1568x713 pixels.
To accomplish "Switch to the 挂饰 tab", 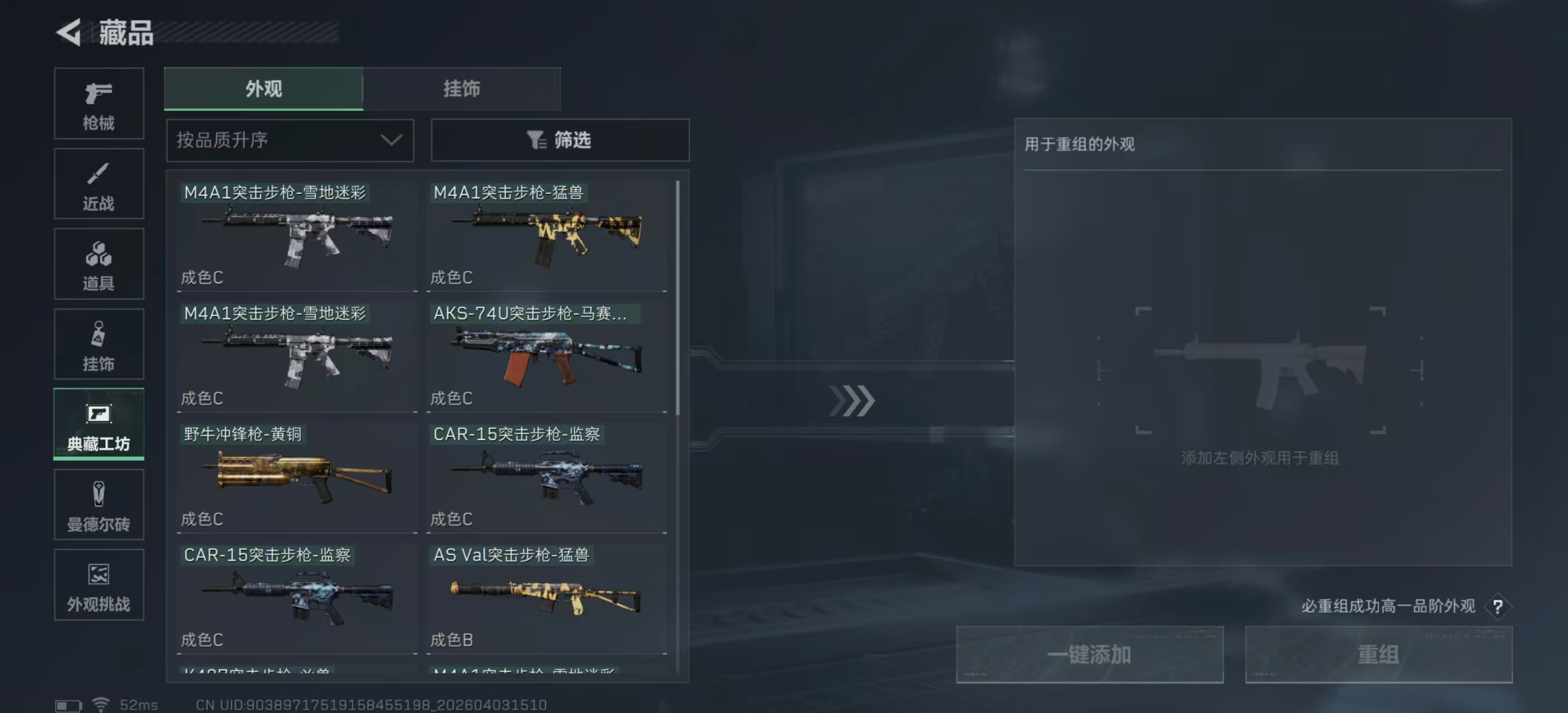I will coord(463,88).
